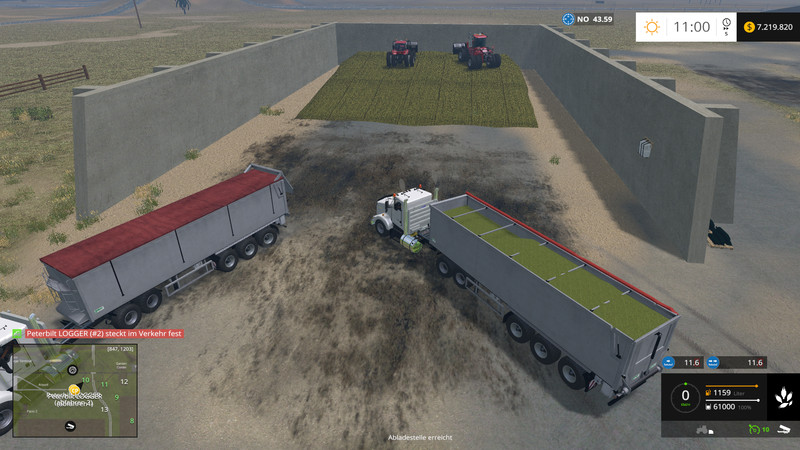Select the orange fuel pump icon

tap(709, 391)
